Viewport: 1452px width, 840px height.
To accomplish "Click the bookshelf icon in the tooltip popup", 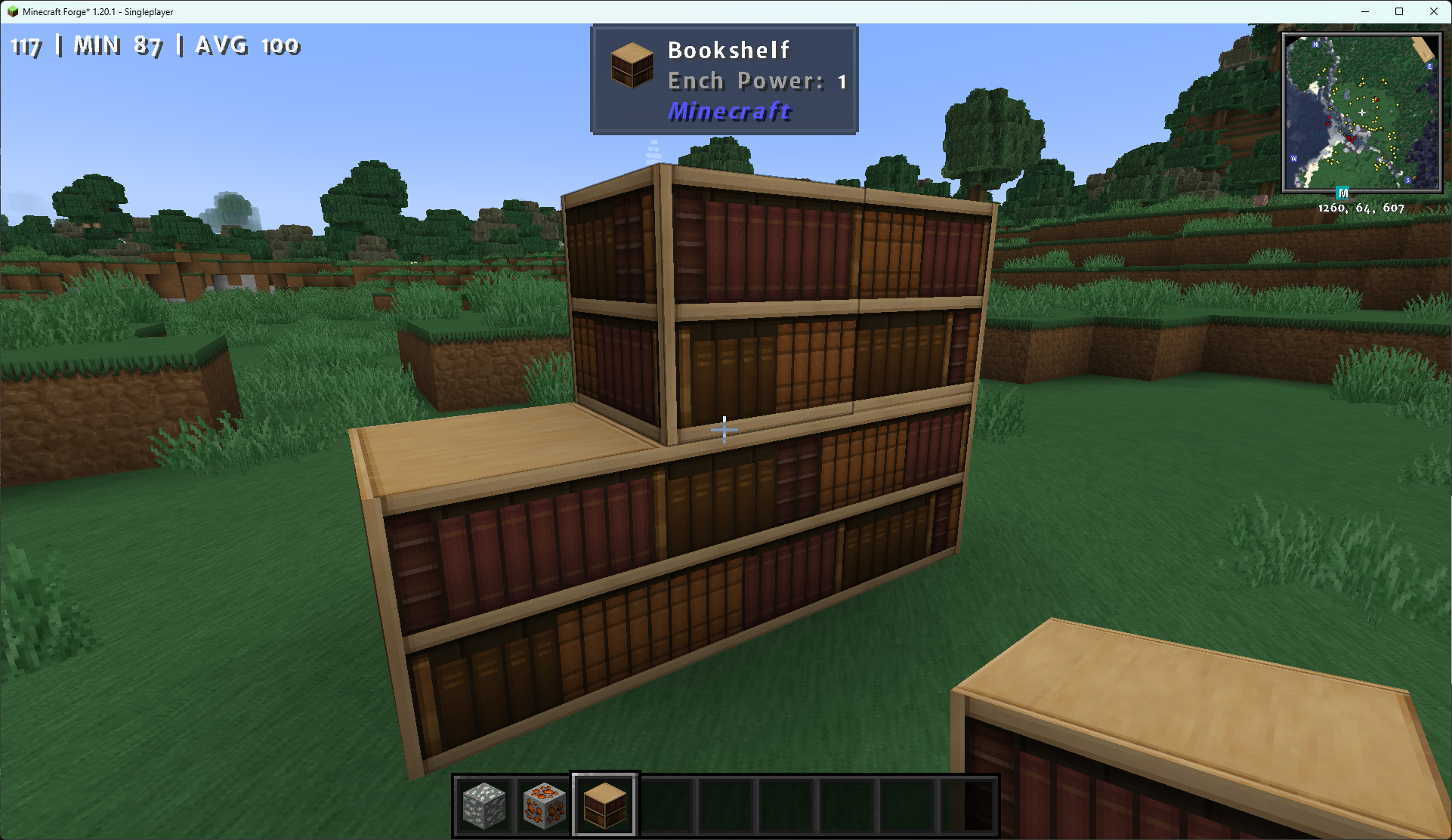I will coord(632,66).
